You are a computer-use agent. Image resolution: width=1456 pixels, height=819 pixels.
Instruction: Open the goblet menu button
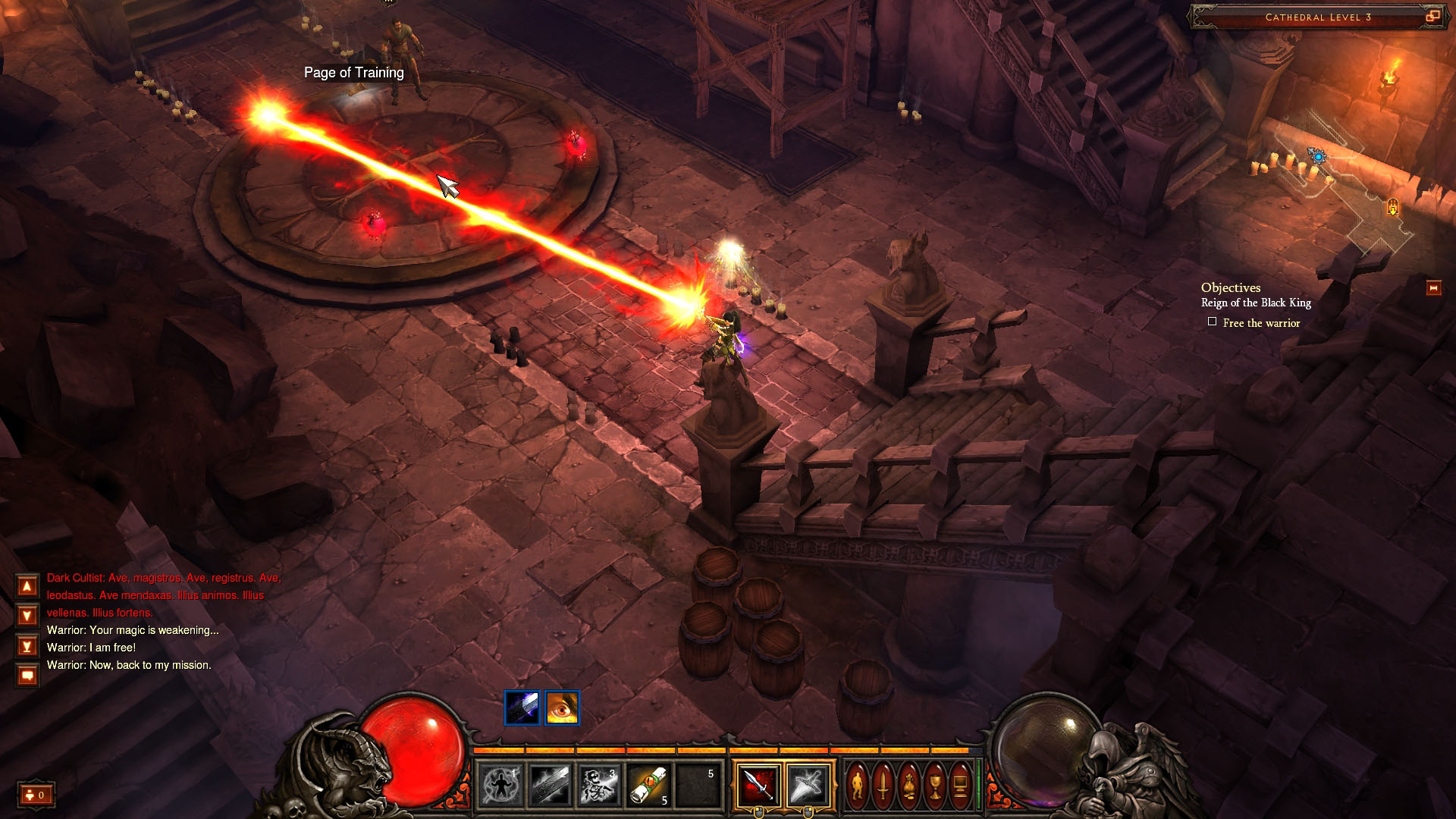pyautogui.click(x=935, y=785)
